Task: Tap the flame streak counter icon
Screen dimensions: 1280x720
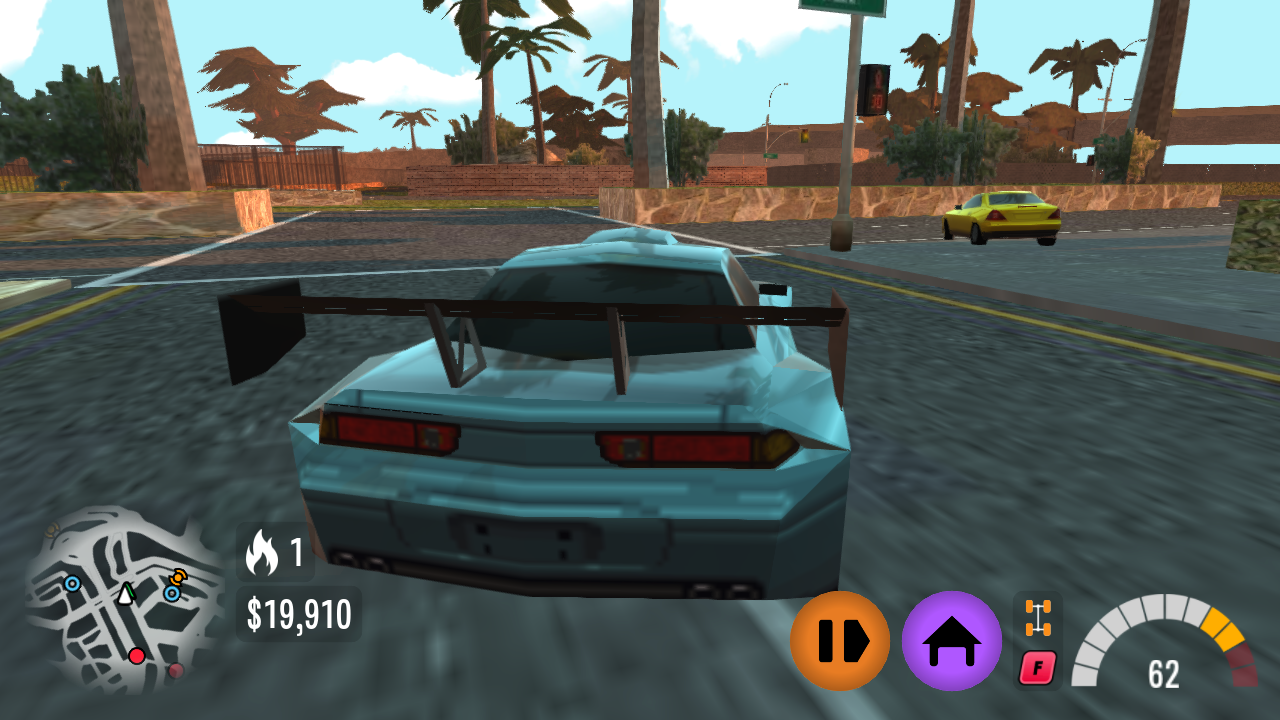Action: coord(264,550)
